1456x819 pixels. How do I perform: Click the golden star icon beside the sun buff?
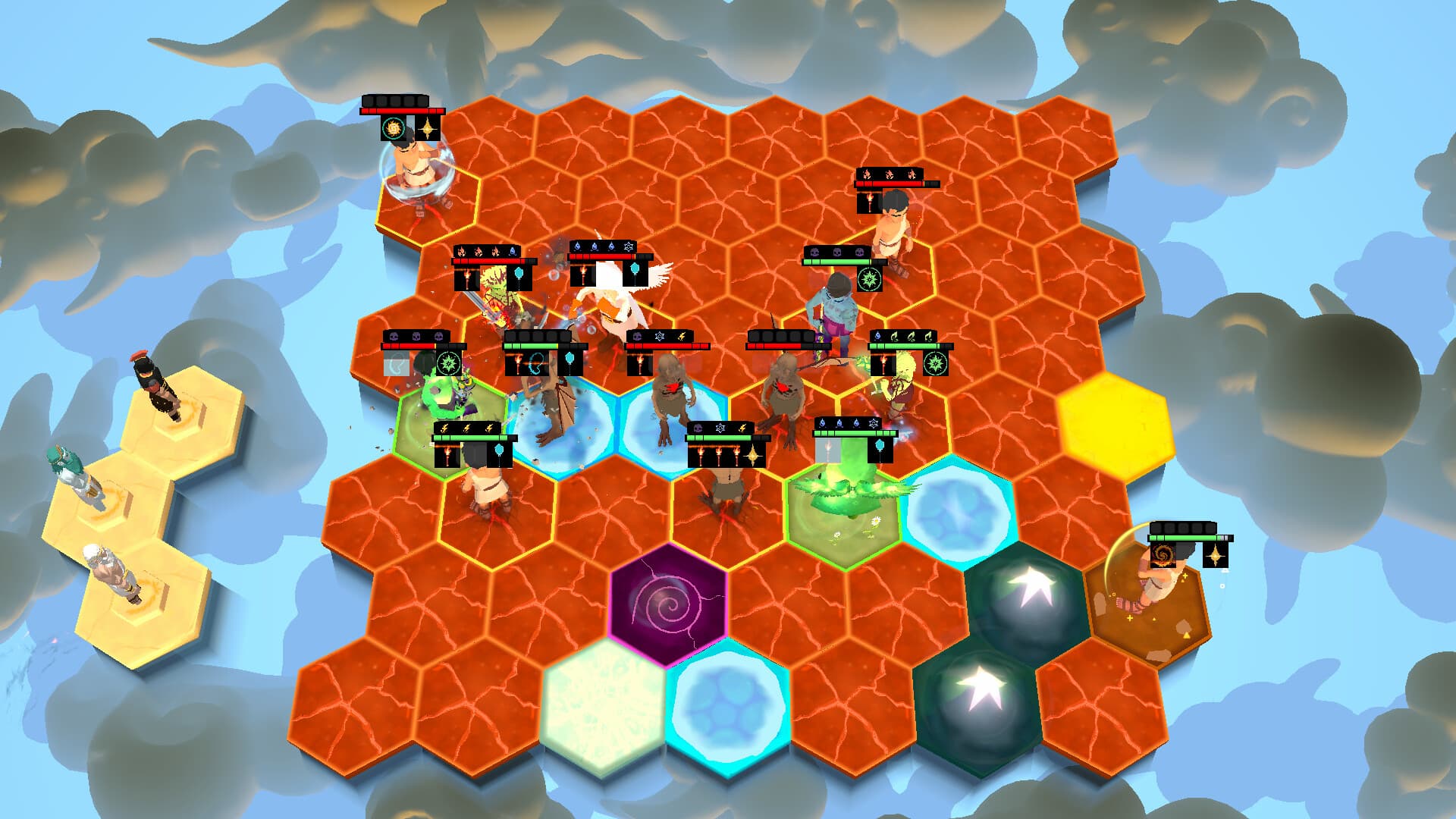(426, 129)
